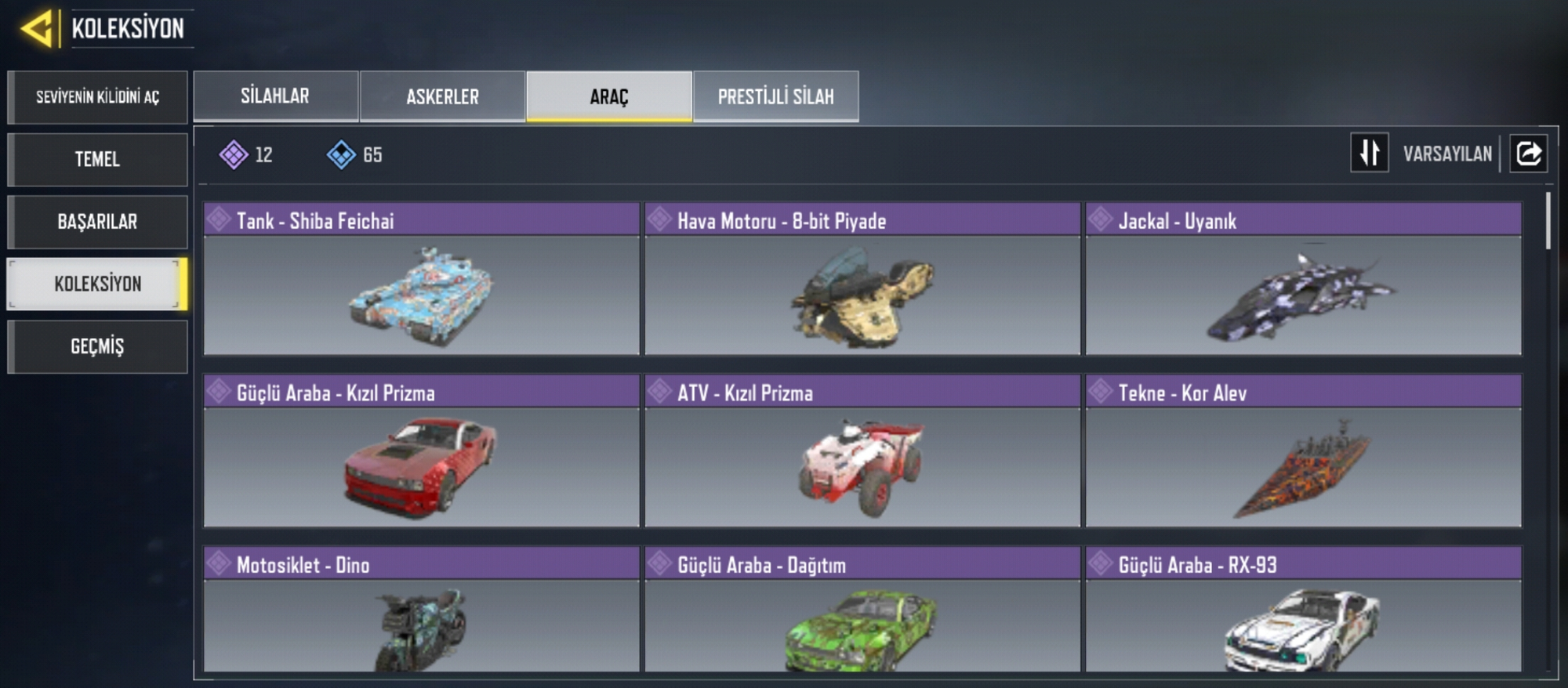Open Güçlü Araba - RX-93 skin
The width and height of the screenshot is (1568, 688).
pyautogui.click(x=1303, y=611)
